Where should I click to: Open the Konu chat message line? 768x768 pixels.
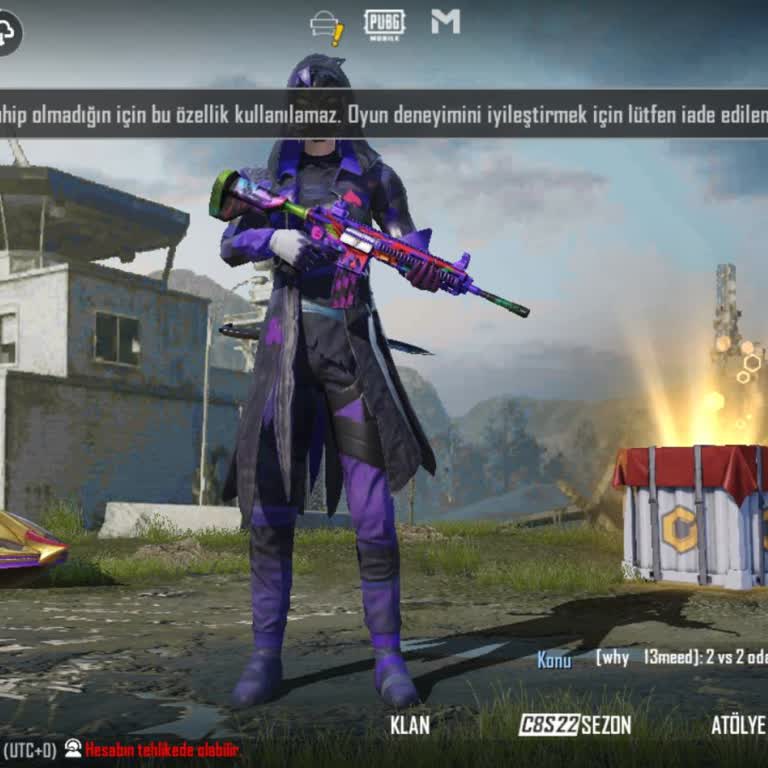650,659
